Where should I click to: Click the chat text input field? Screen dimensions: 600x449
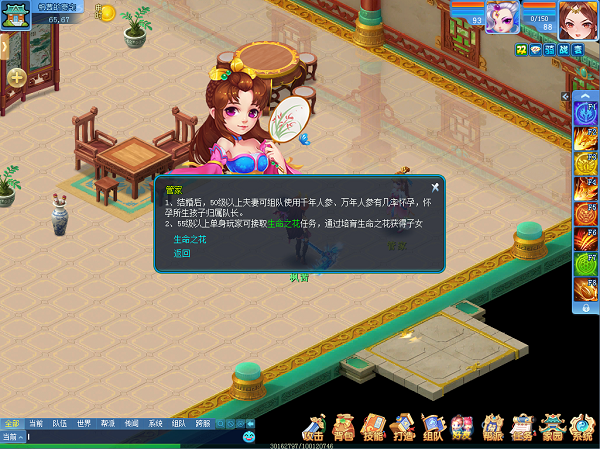[x=130, y=437]
